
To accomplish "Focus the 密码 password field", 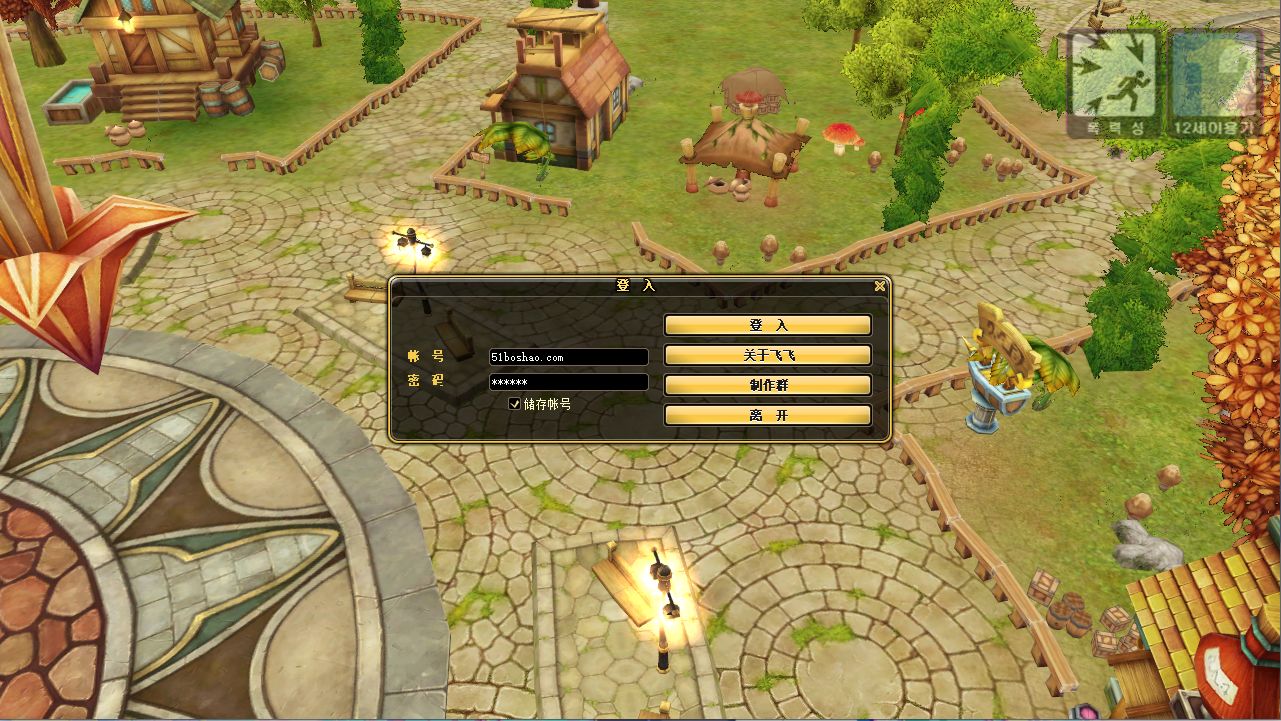I will tap(568, 382).
